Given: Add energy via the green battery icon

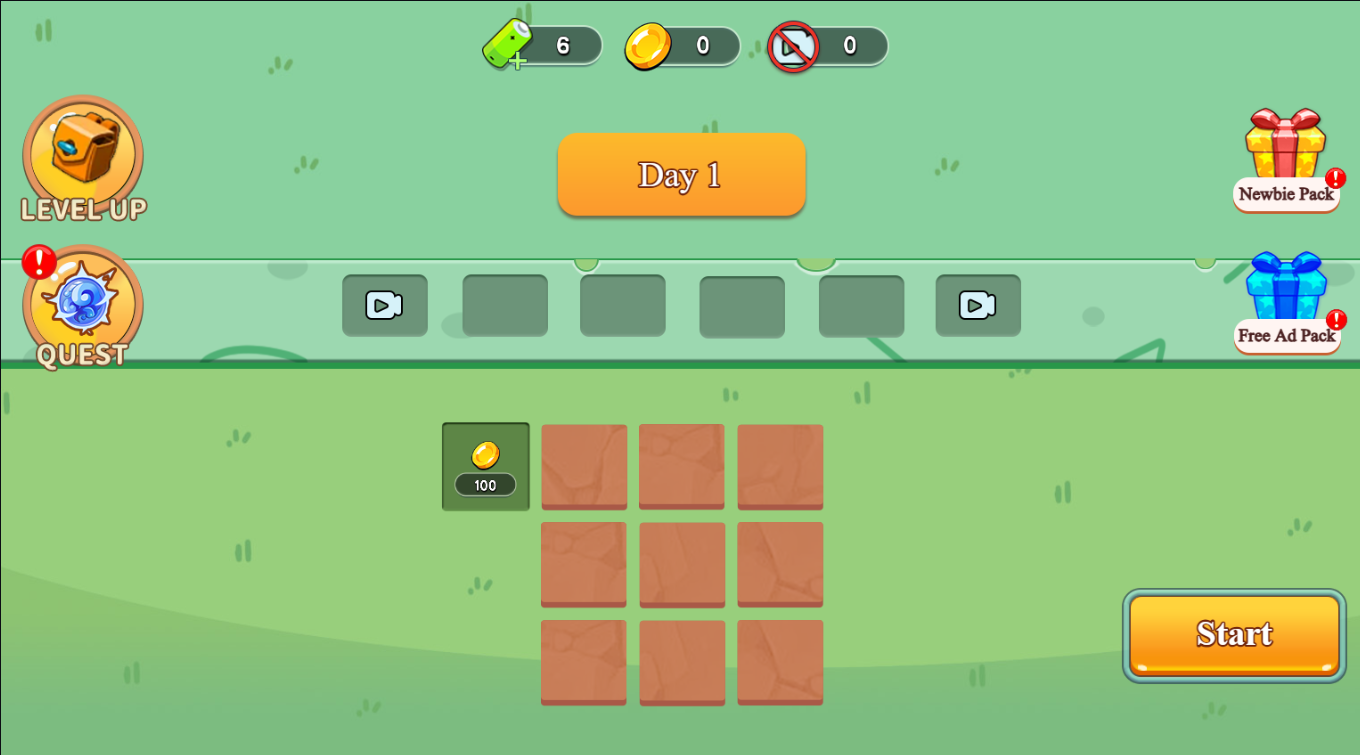Looking at the screenshot, I should [508, 45].
